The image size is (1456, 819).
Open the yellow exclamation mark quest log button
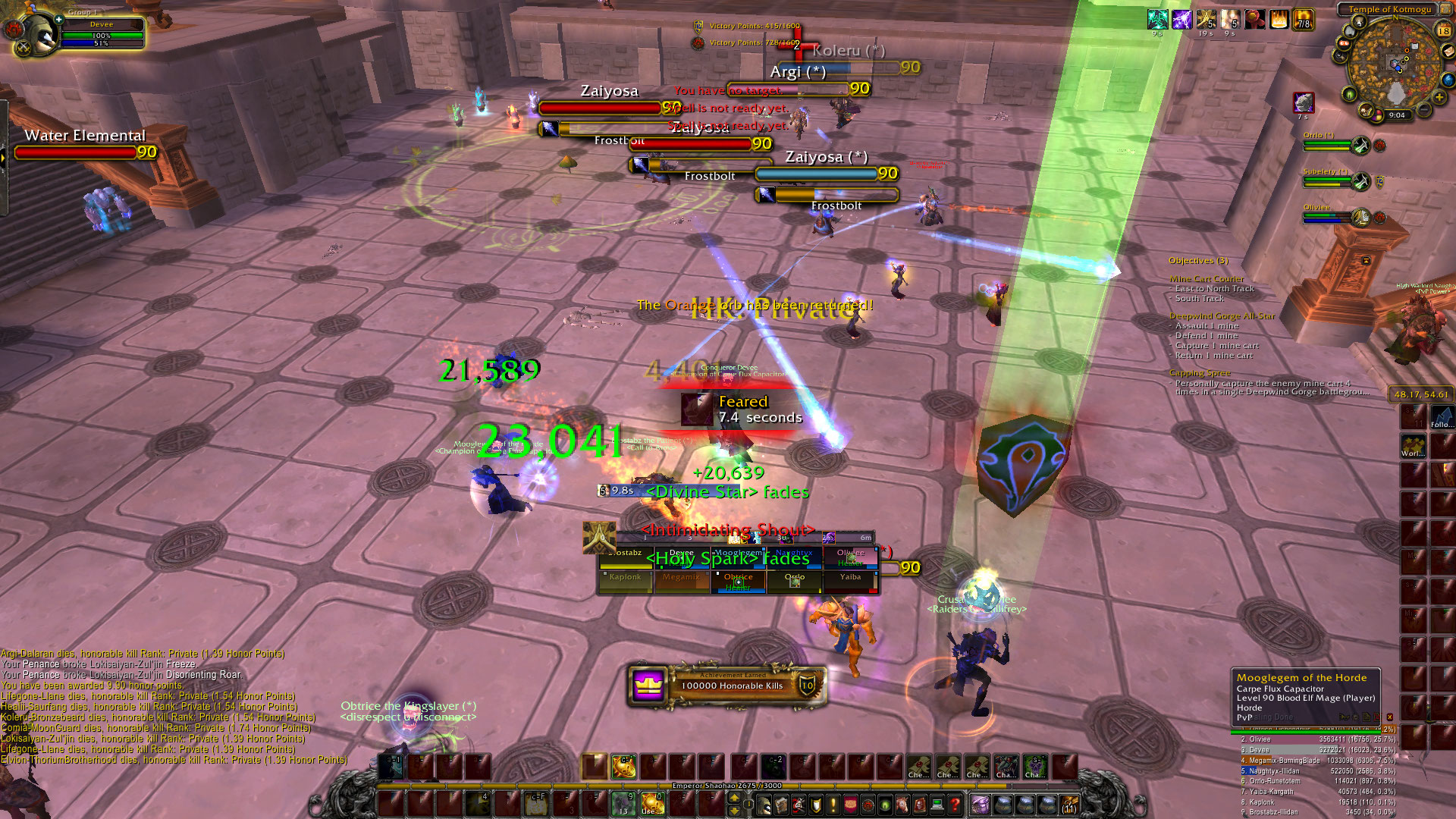[x=833, y=804]
